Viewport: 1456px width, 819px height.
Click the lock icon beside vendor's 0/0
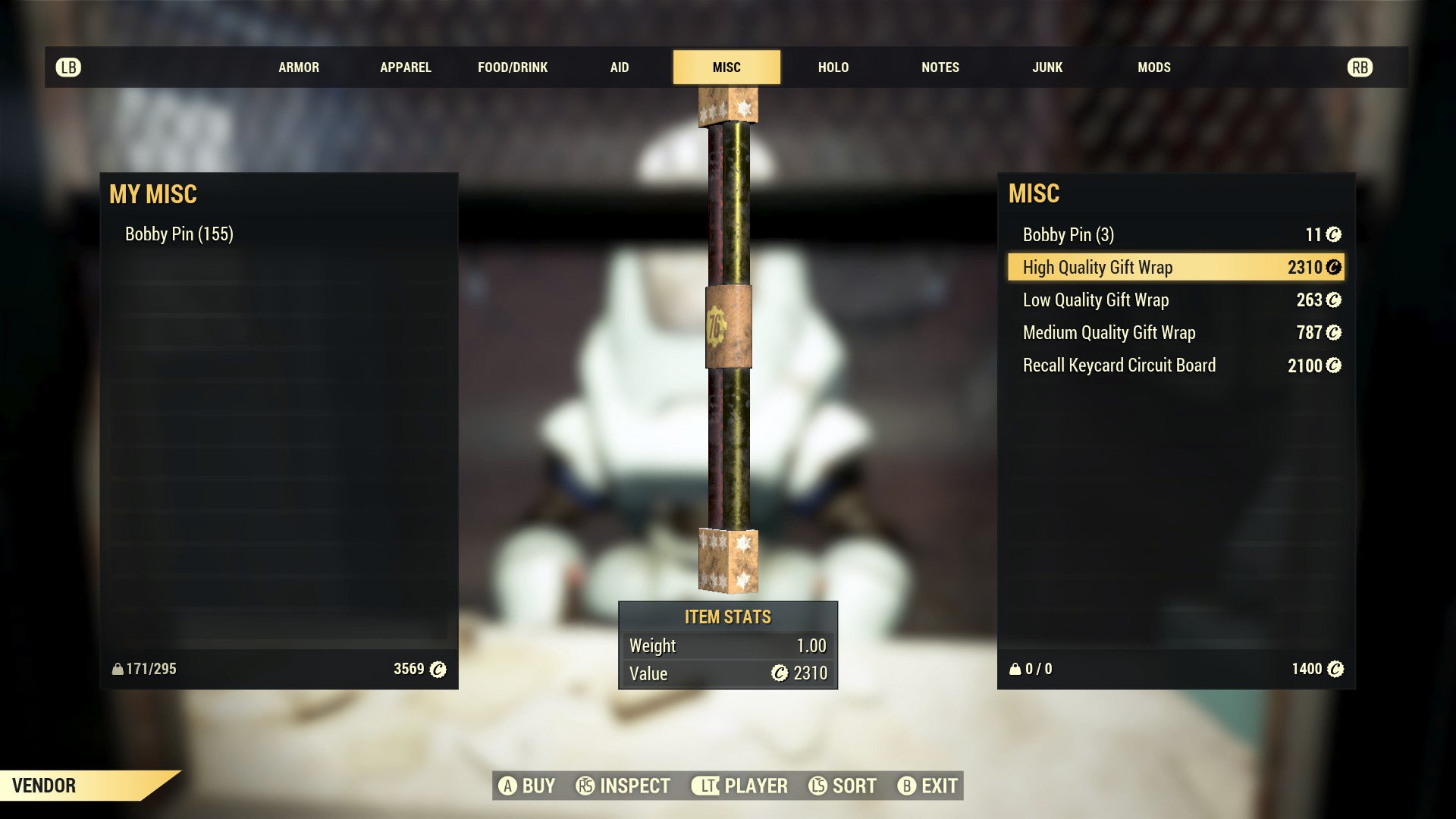[x=1015, y=670]
